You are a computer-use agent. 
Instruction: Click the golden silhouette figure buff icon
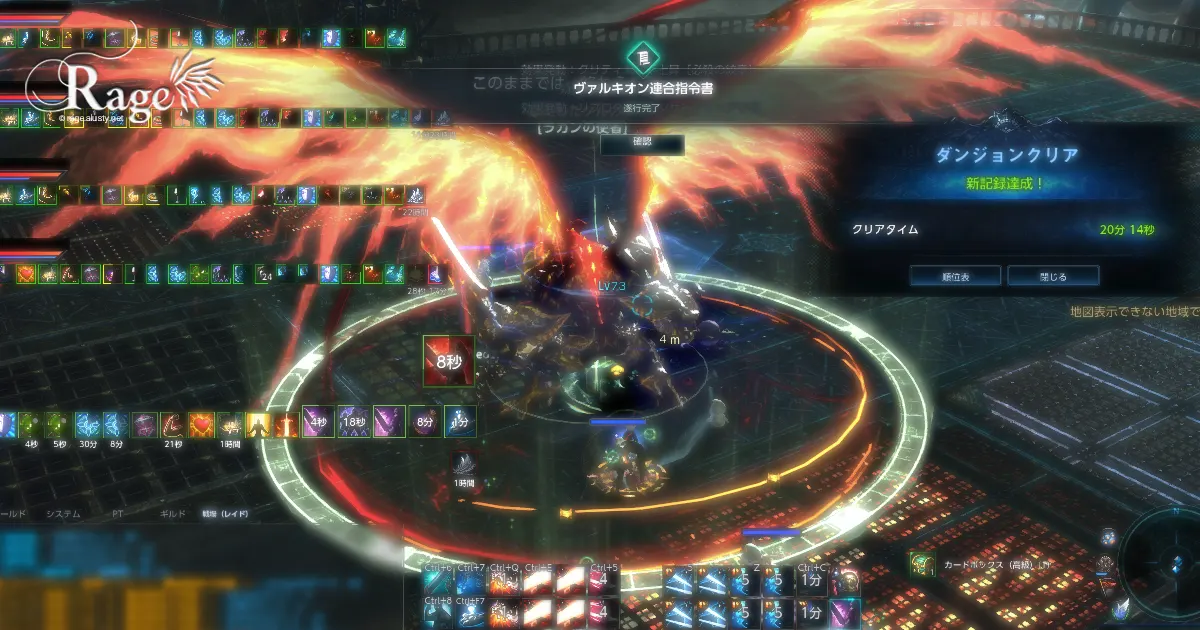[259, 424]
